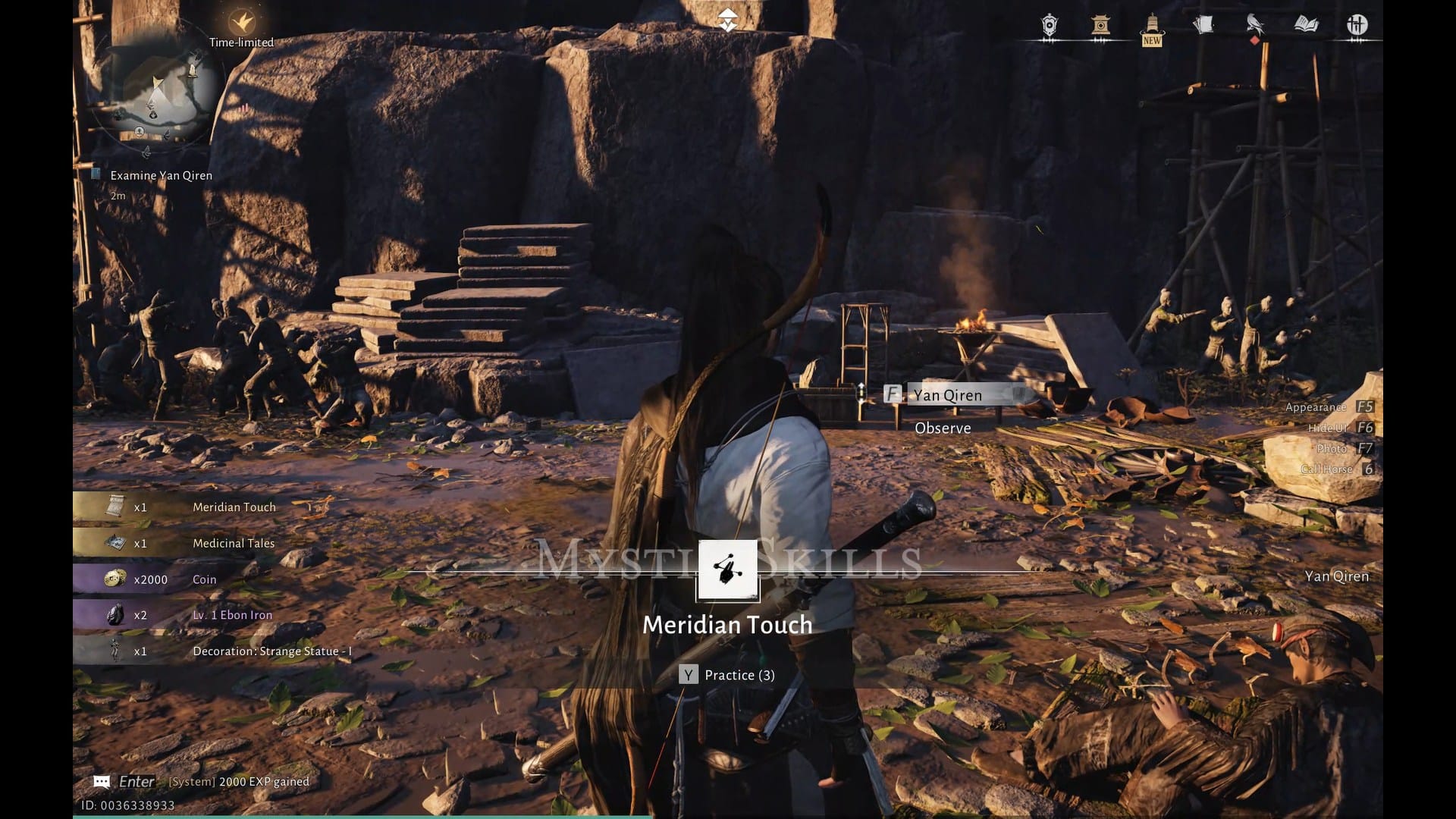Open the pagoda shrine icon in HUD
Viewport: 1456px width, 819px height.
tap(1099, 27)
